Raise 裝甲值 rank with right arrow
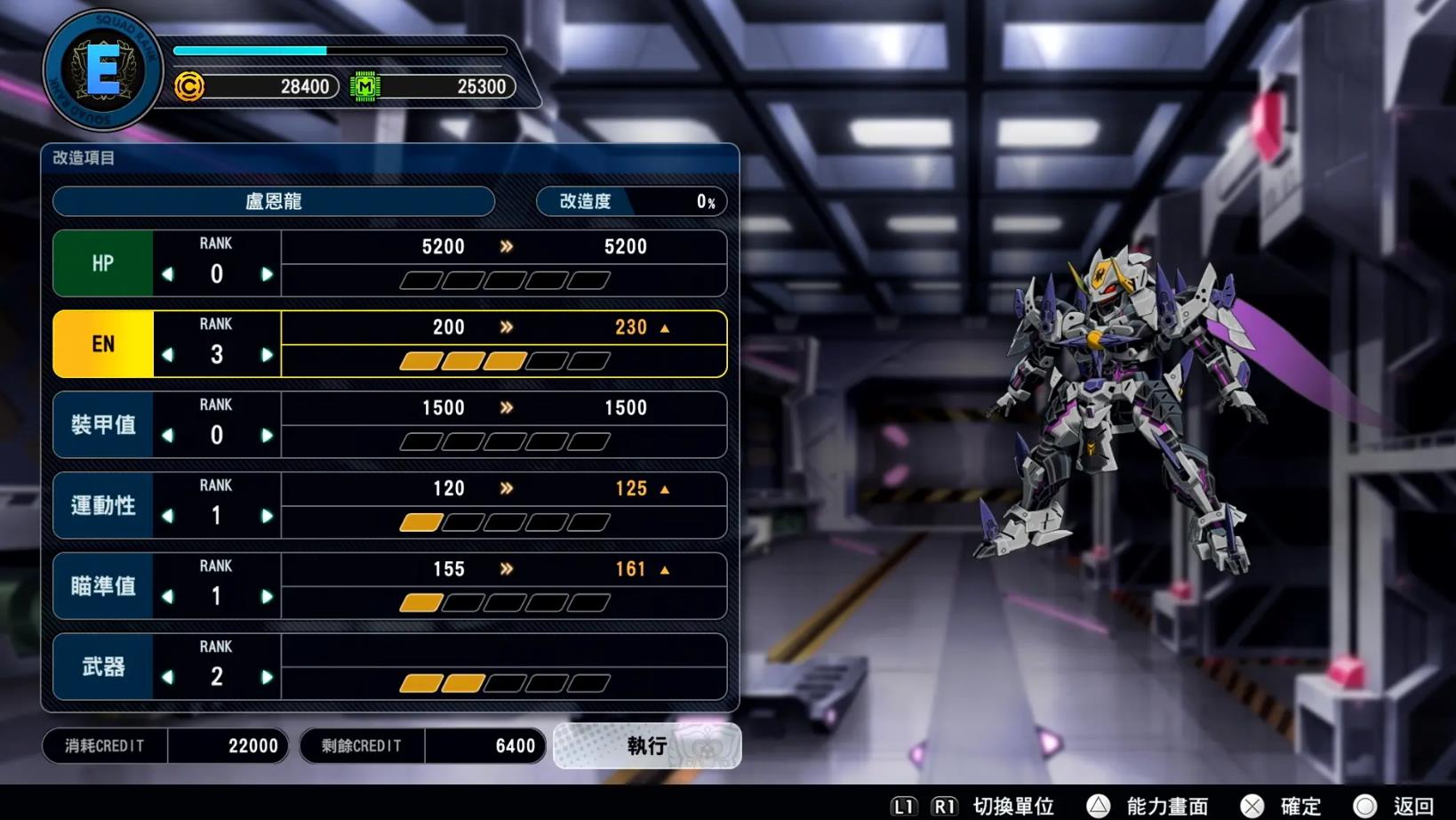 (x=267, y=436)
